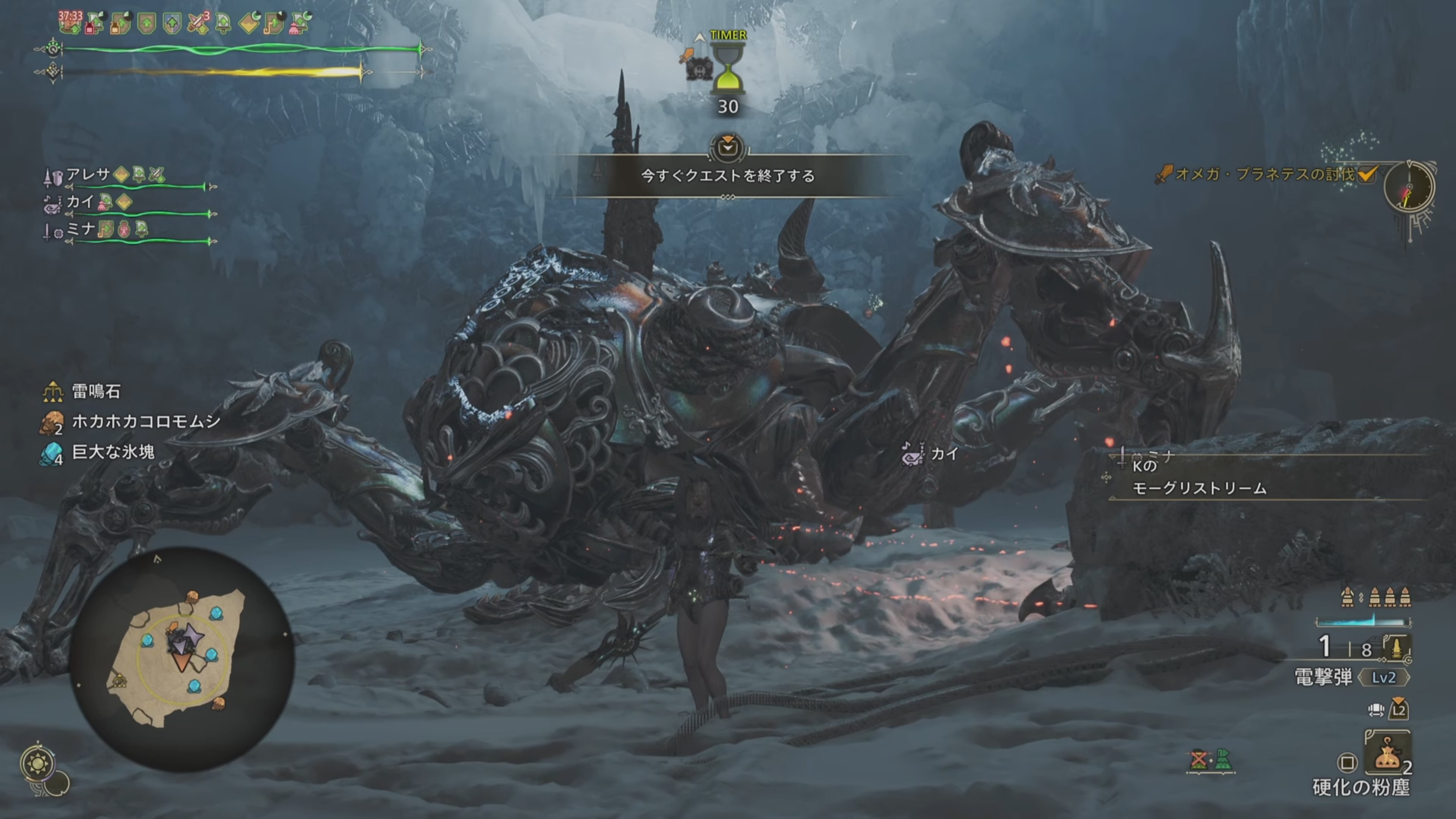Select the 電撃弾 Lv2 ammo type

1351,677
